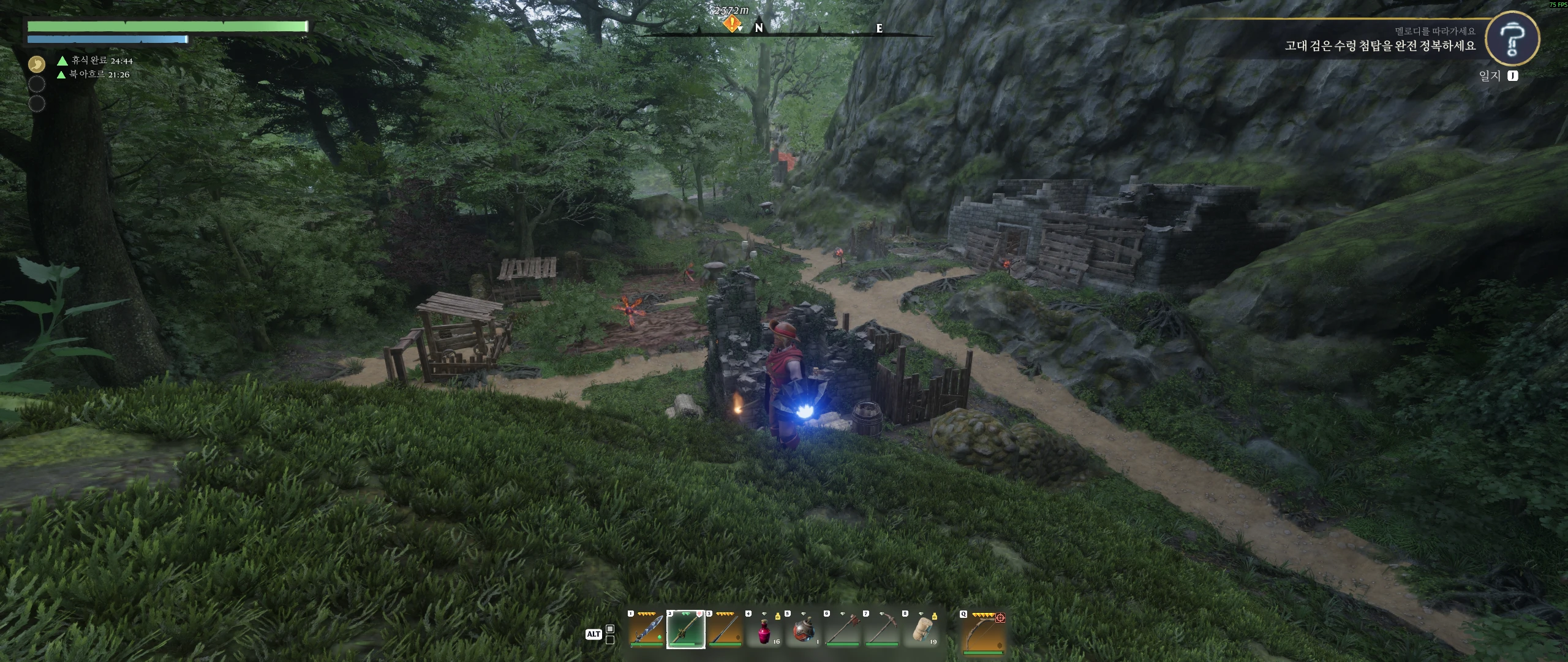1568x662 pixels.
Task: Use the red health potion slot
Action: click(764, 630)
